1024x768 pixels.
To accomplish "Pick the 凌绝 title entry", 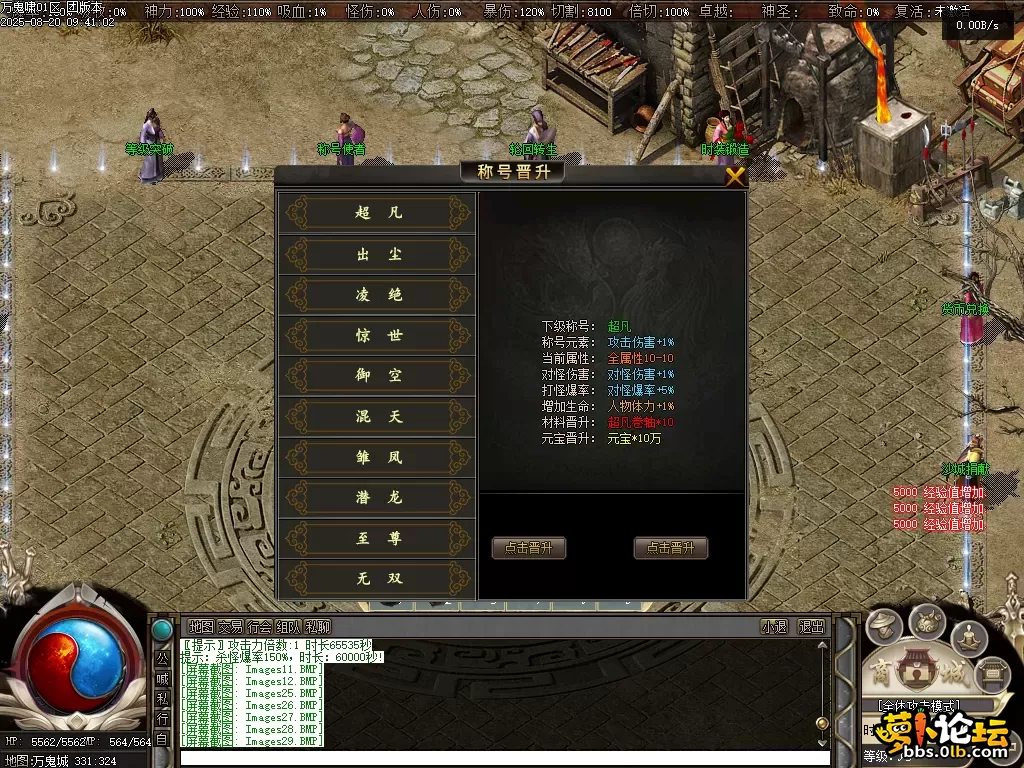I will (378, 295).
